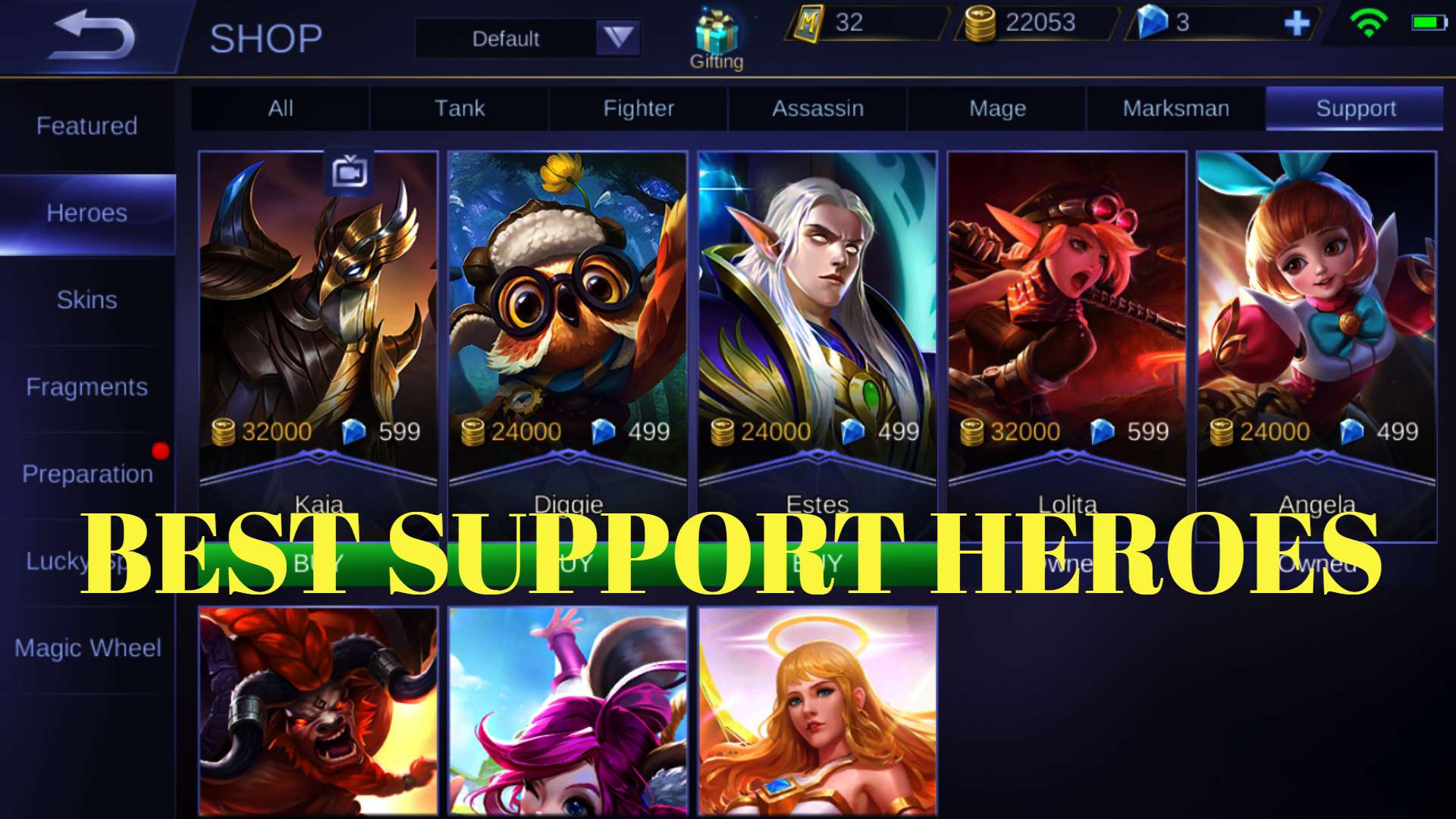Screen dimensions: 1456x819
Task: Open the Default server dropdown
Action: (x=507, y=38)
